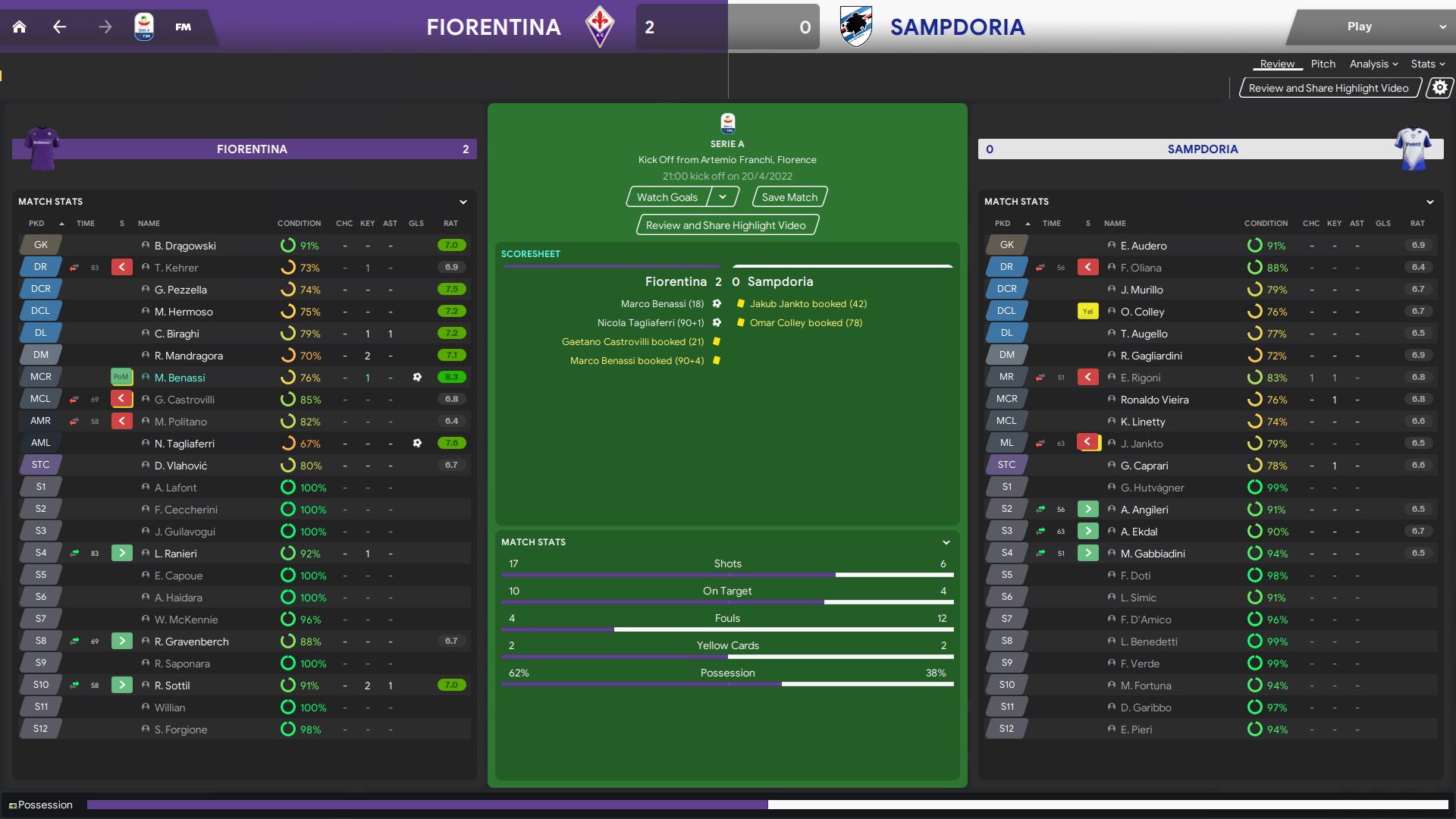
Task: Click Marco Benassi goal entry in scoresheet
Action: pyautogui.click(x=662, y=303)
